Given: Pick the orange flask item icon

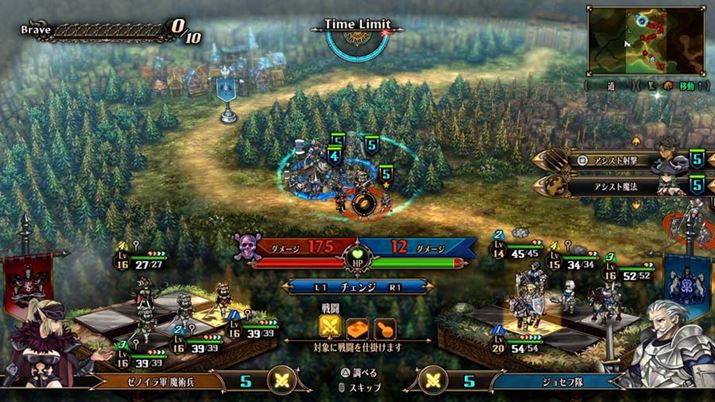Looking at the screenshot, I should pos(383,326).
